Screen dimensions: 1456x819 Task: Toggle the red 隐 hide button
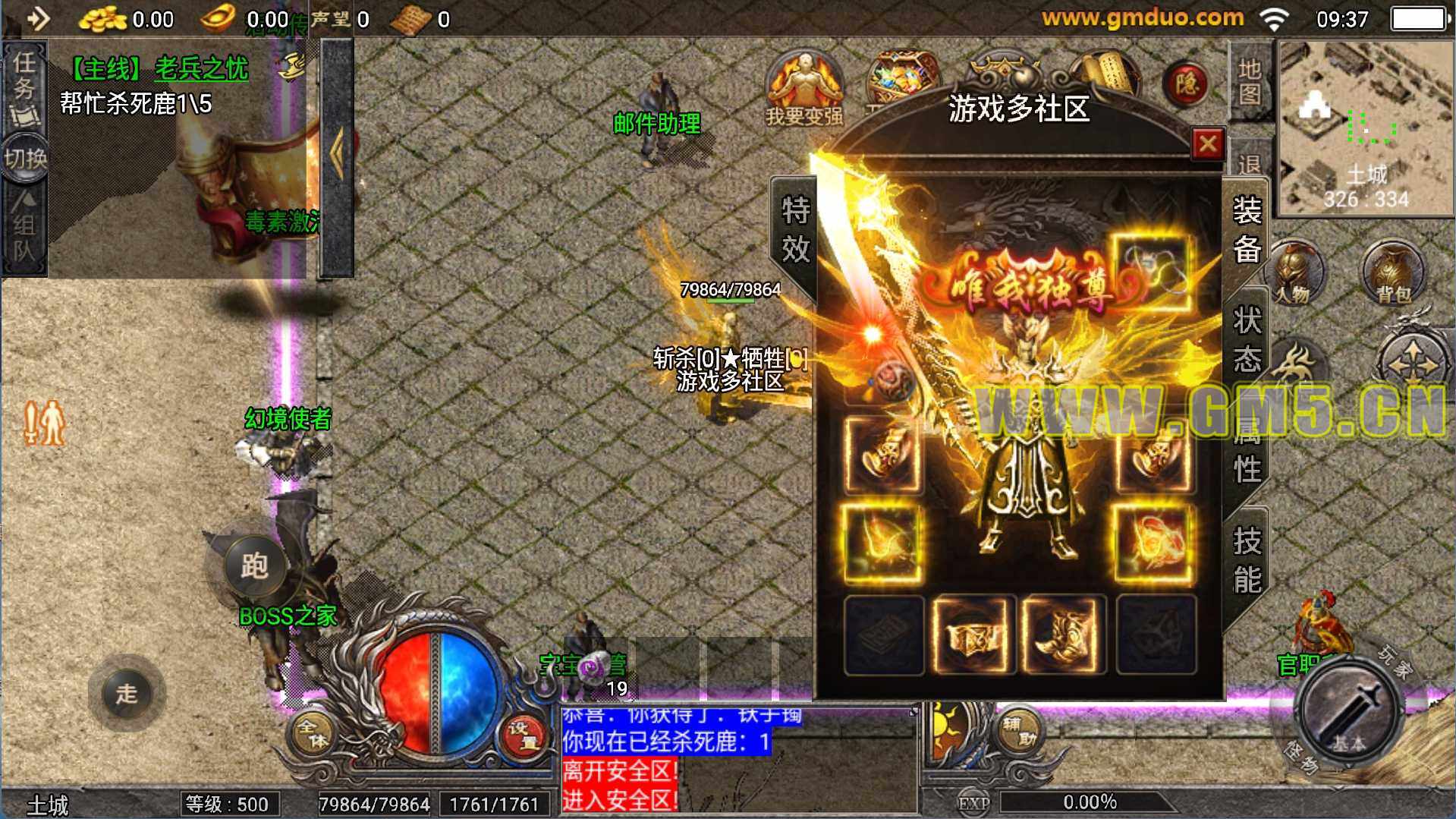[x=1186, y=83]
